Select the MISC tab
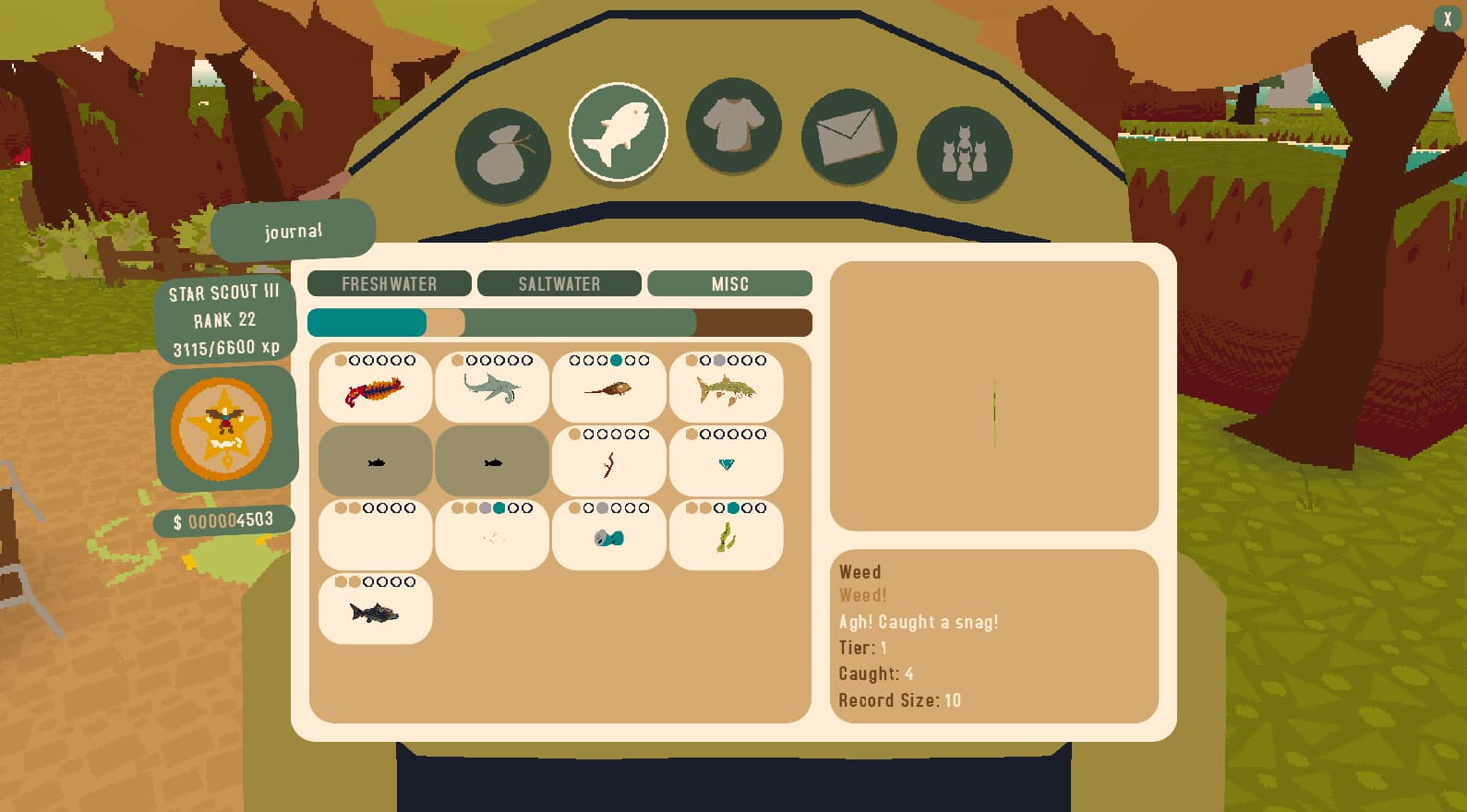The height and width of the screenshot is (812, 1467). [730, 283]
